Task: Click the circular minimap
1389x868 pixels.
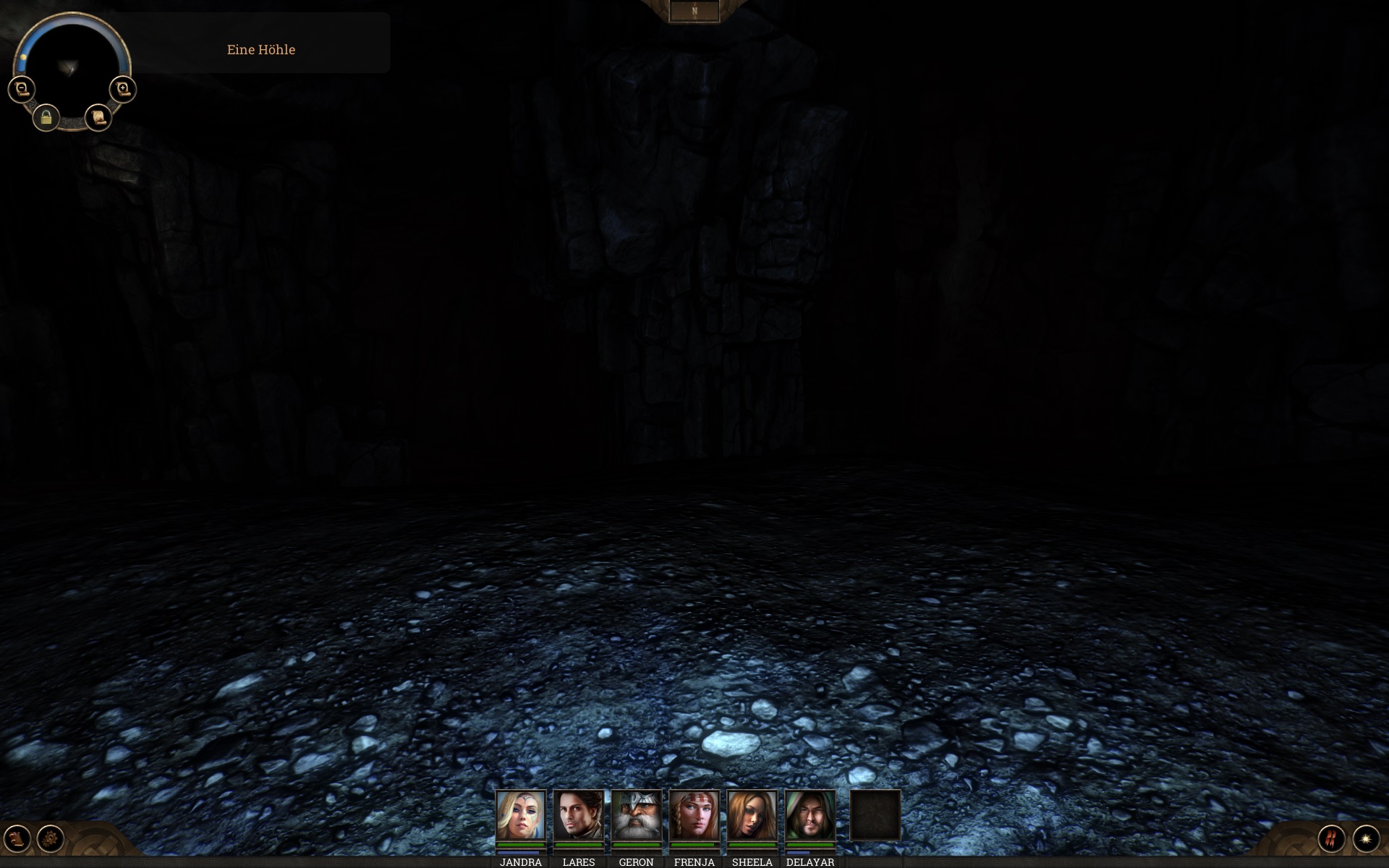Action: click(x=71, y=67)
